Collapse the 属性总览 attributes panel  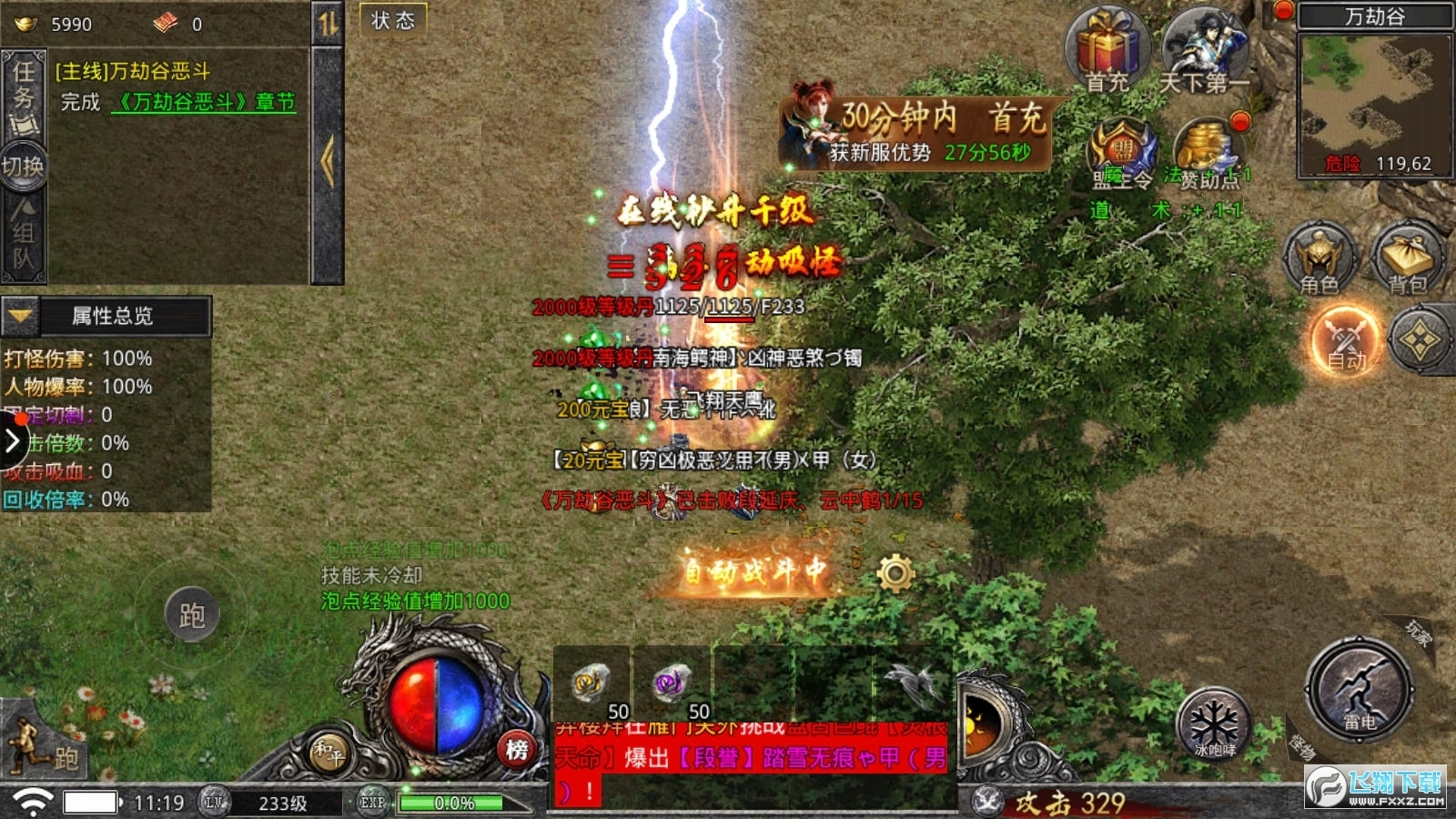[x=18, y=318]
